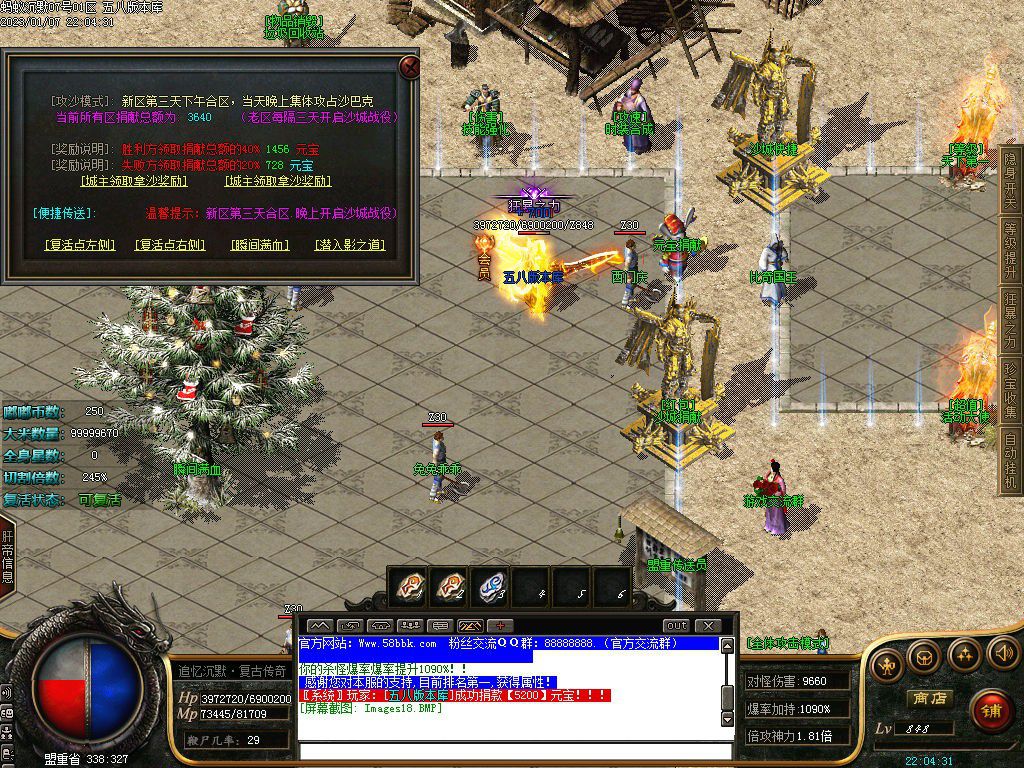Choose the 复活点右侧 teleport link
The width and height of the screenshot is (1024, 768).
click(x=170, y=244)
